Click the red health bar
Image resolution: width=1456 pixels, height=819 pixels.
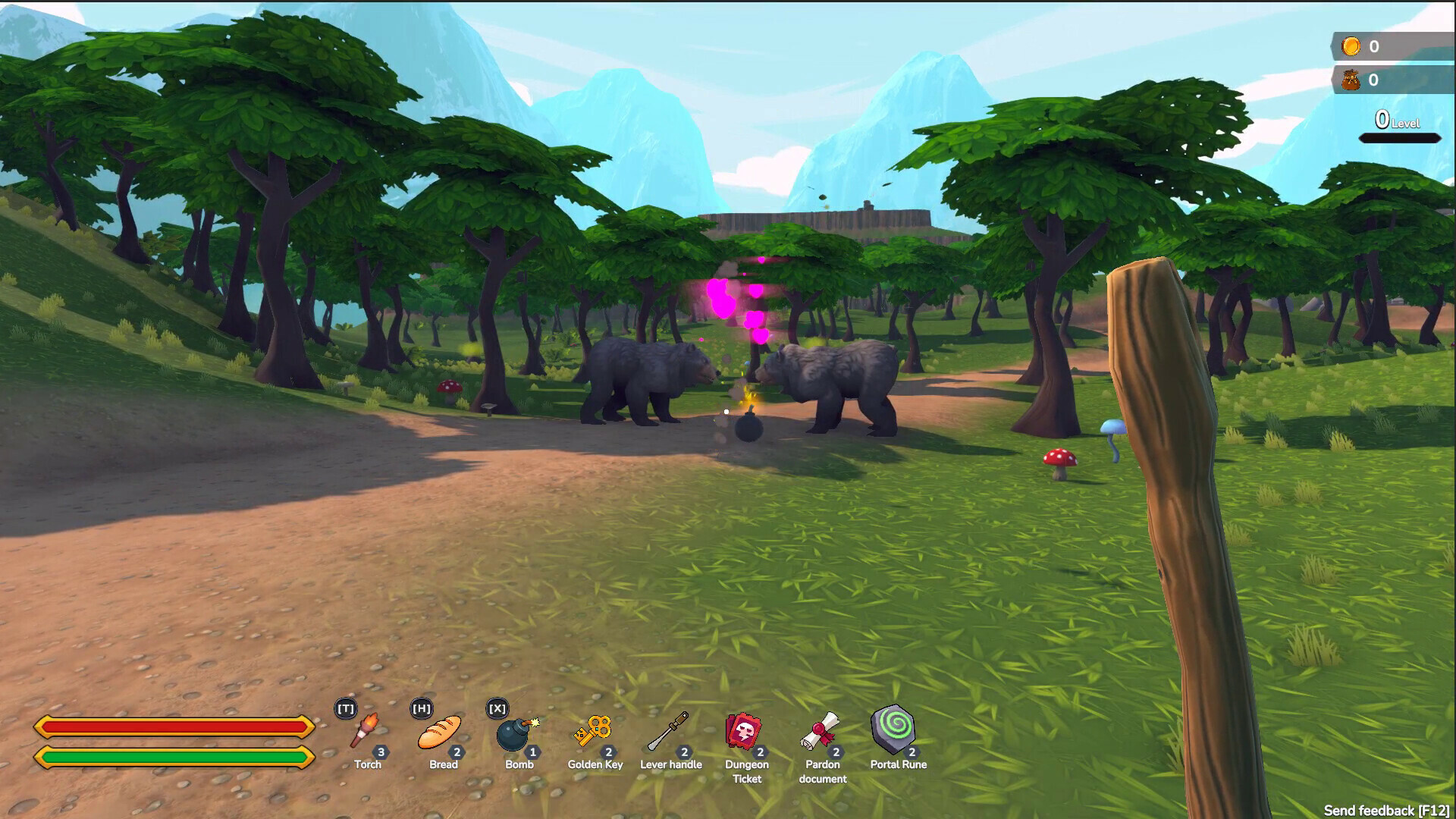pyautogui.click(x=176, y=726)
